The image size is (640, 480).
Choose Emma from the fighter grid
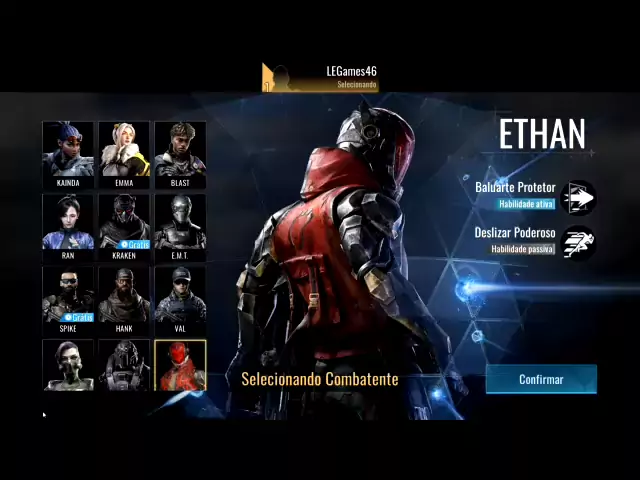click(124, 154)
